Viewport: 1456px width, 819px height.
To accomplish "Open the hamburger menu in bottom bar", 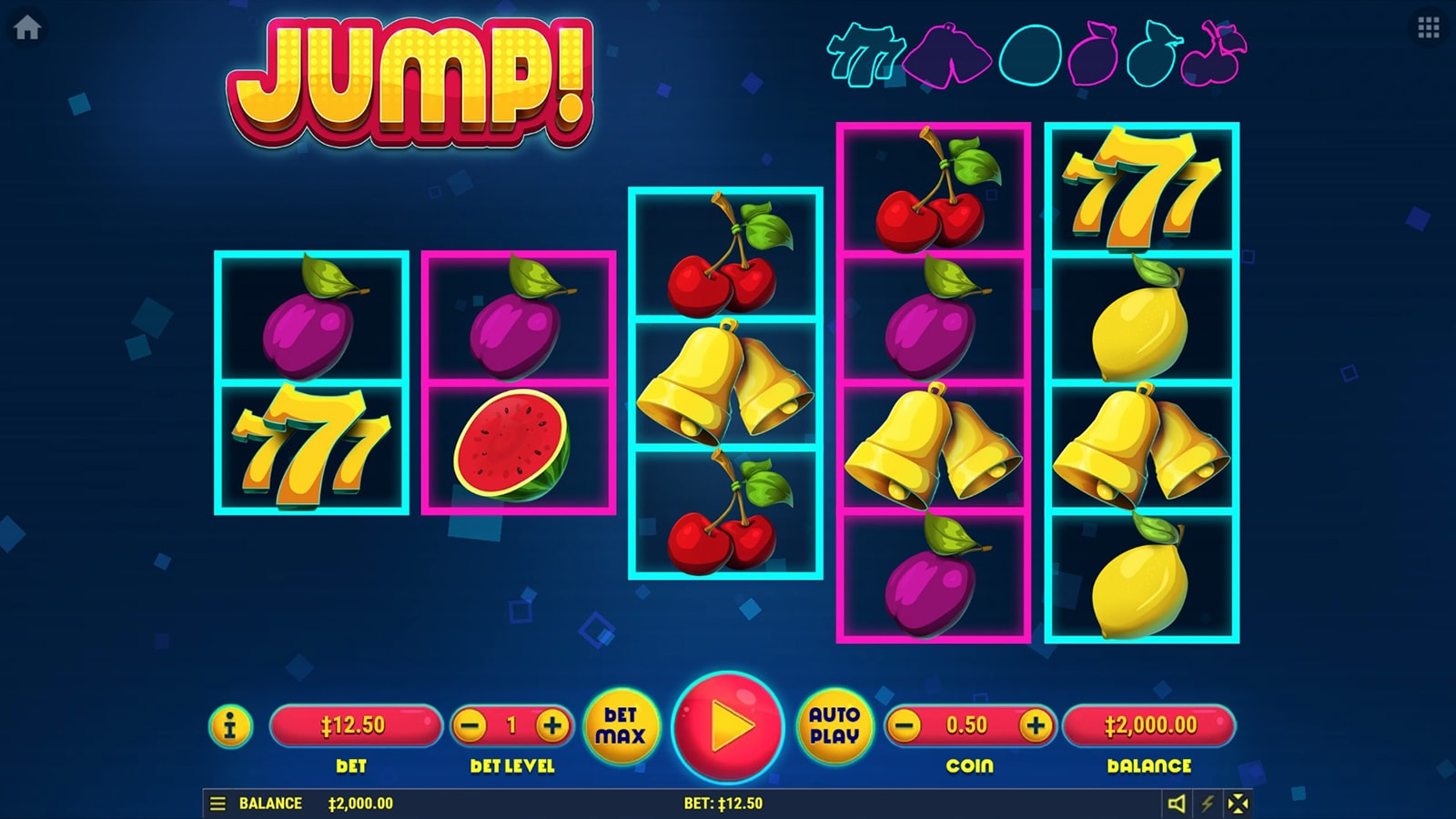I will (x=217, y=804).
